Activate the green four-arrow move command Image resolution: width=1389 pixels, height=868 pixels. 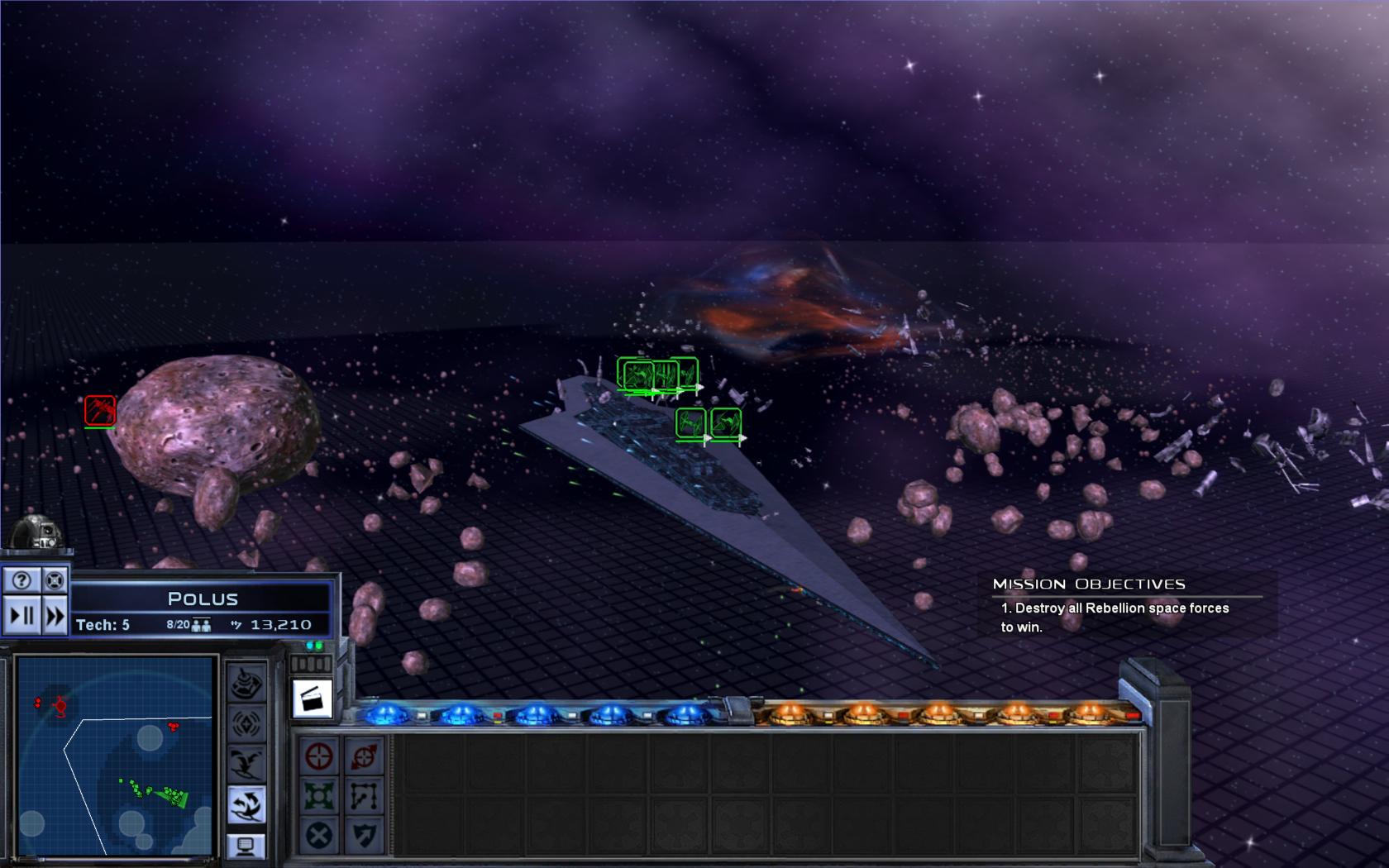click(319, 796)
